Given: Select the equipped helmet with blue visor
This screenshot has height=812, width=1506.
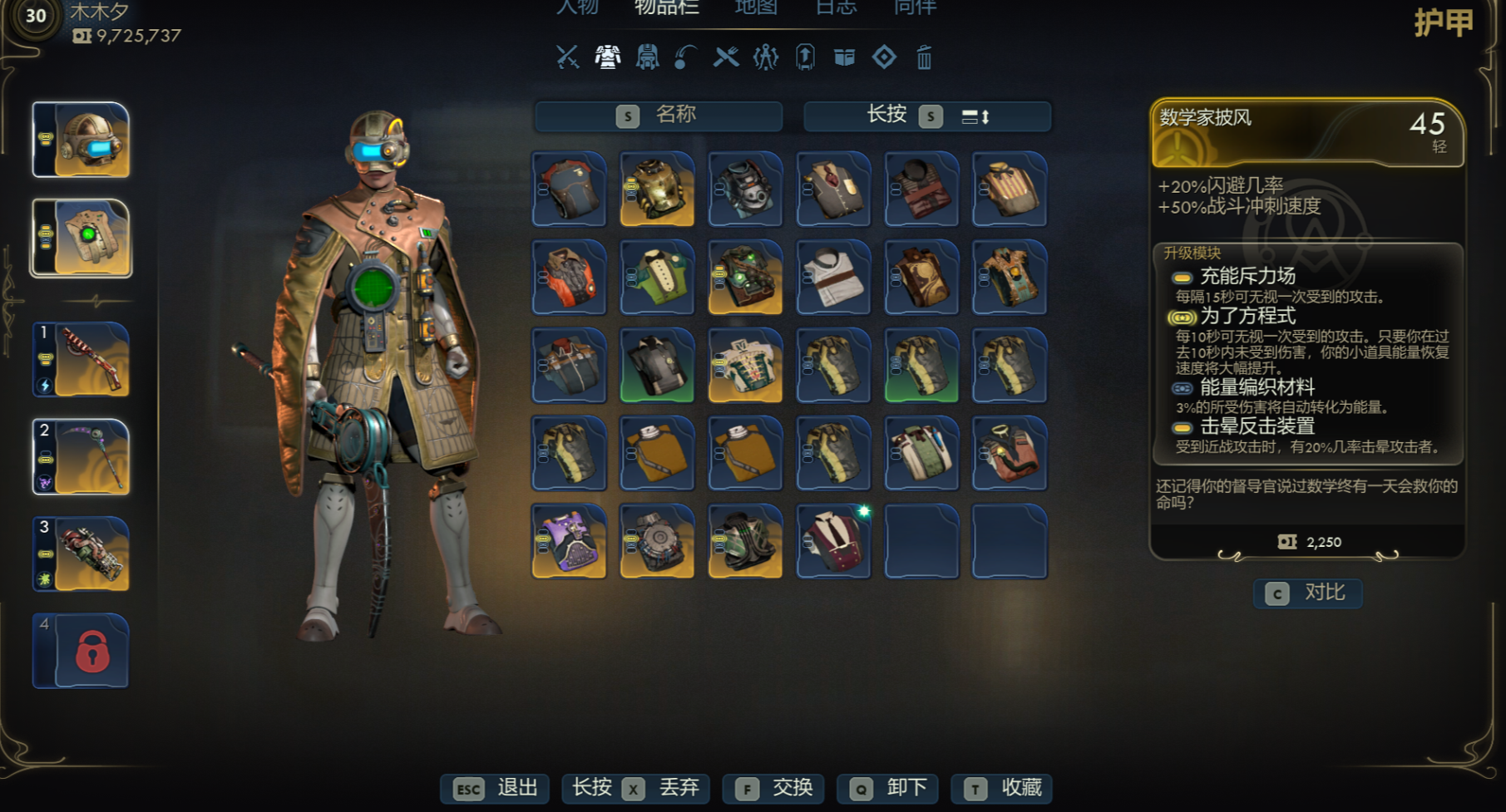Looking at the screenshot, I should (x=81, y=140).
